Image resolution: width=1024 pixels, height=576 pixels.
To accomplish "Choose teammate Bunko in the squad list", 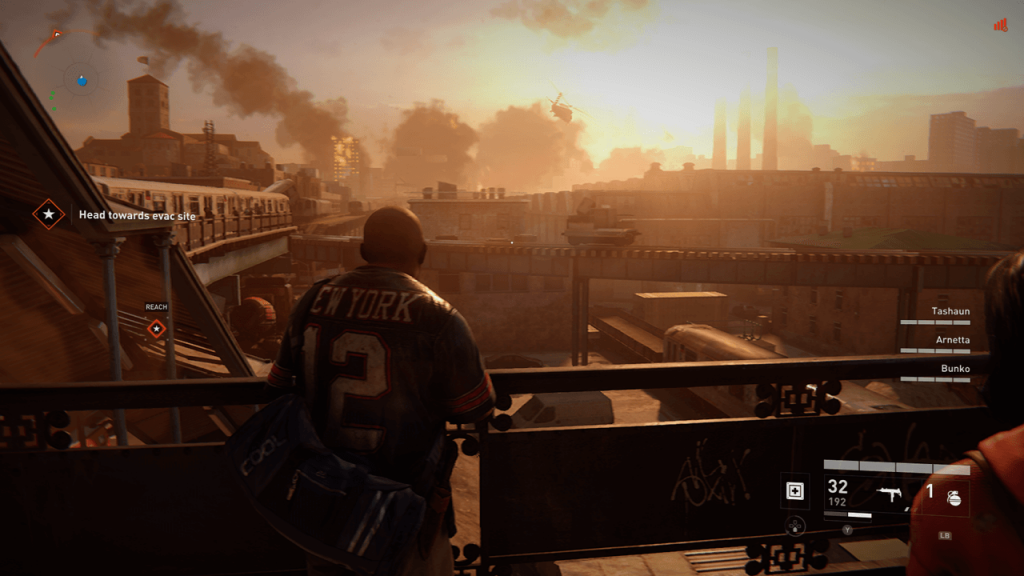I will 956,368.
